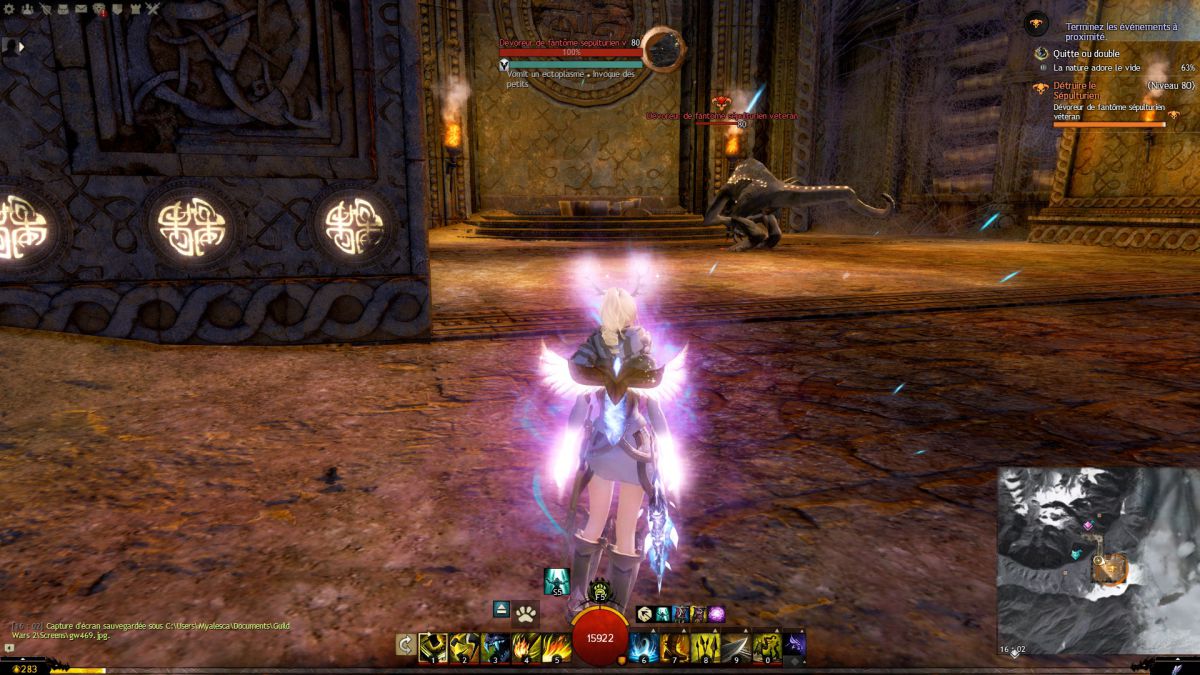Image resolution: width=1200 pixels, height=675 pixels.
Task: Trigger the elite skill in slot 0
Action: click(x=768, y=646)
